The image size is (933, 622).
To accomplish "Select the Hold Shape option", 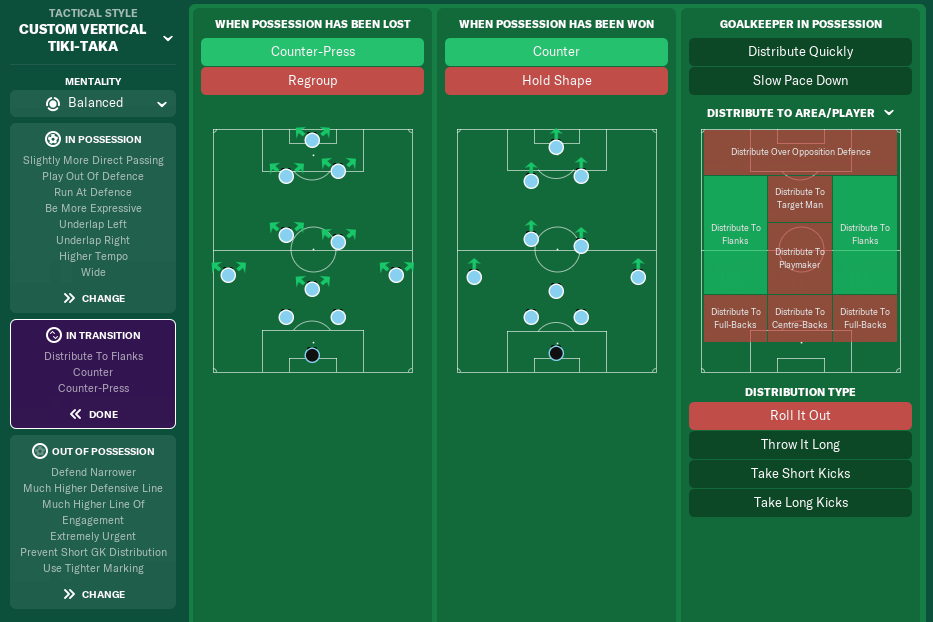I will click(556, 81).
